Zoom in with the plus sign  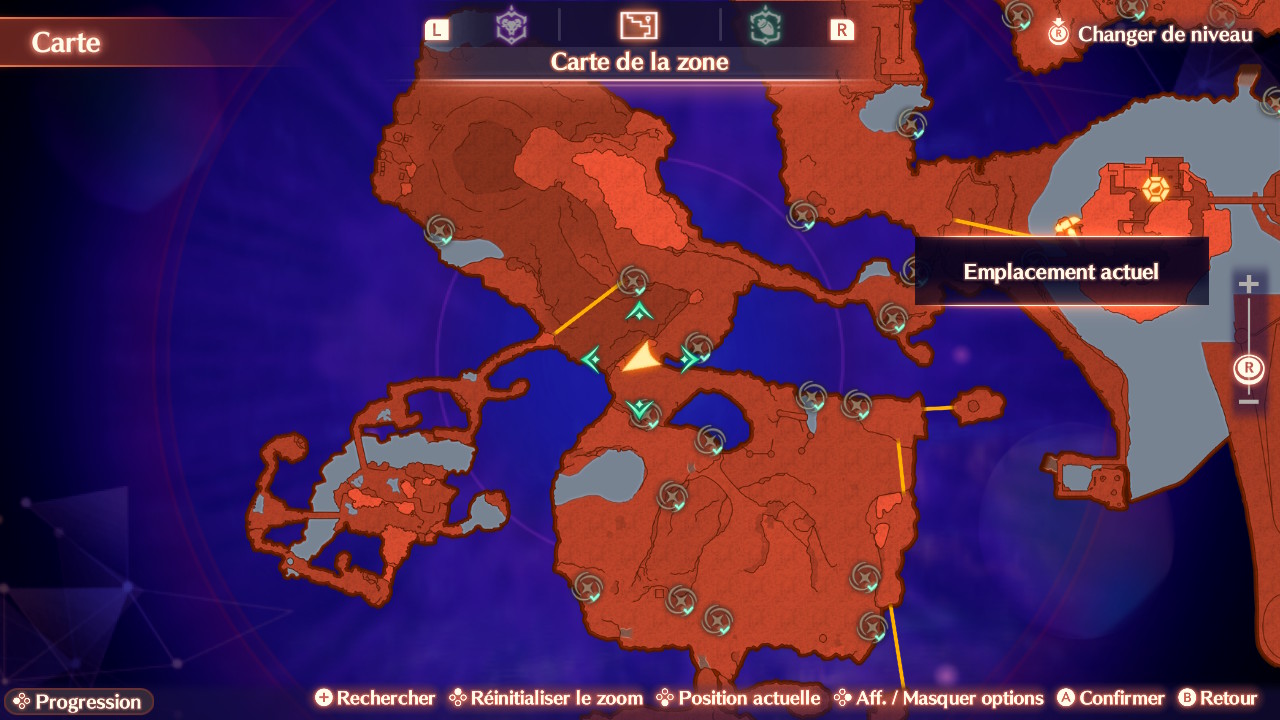1248,284
